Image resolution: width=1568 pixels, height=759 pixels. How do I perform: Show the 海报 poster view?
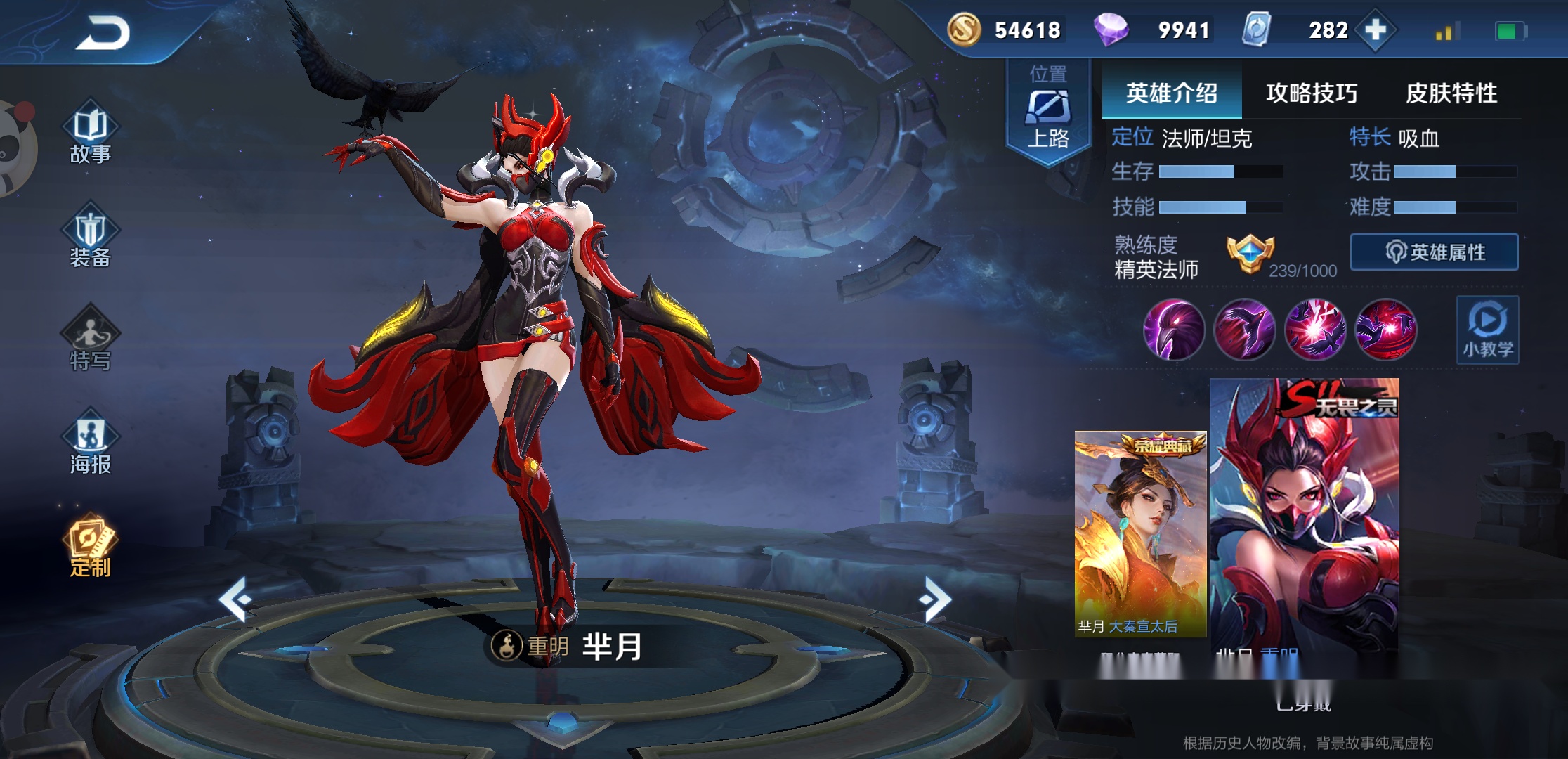click(x=91, y=446)
